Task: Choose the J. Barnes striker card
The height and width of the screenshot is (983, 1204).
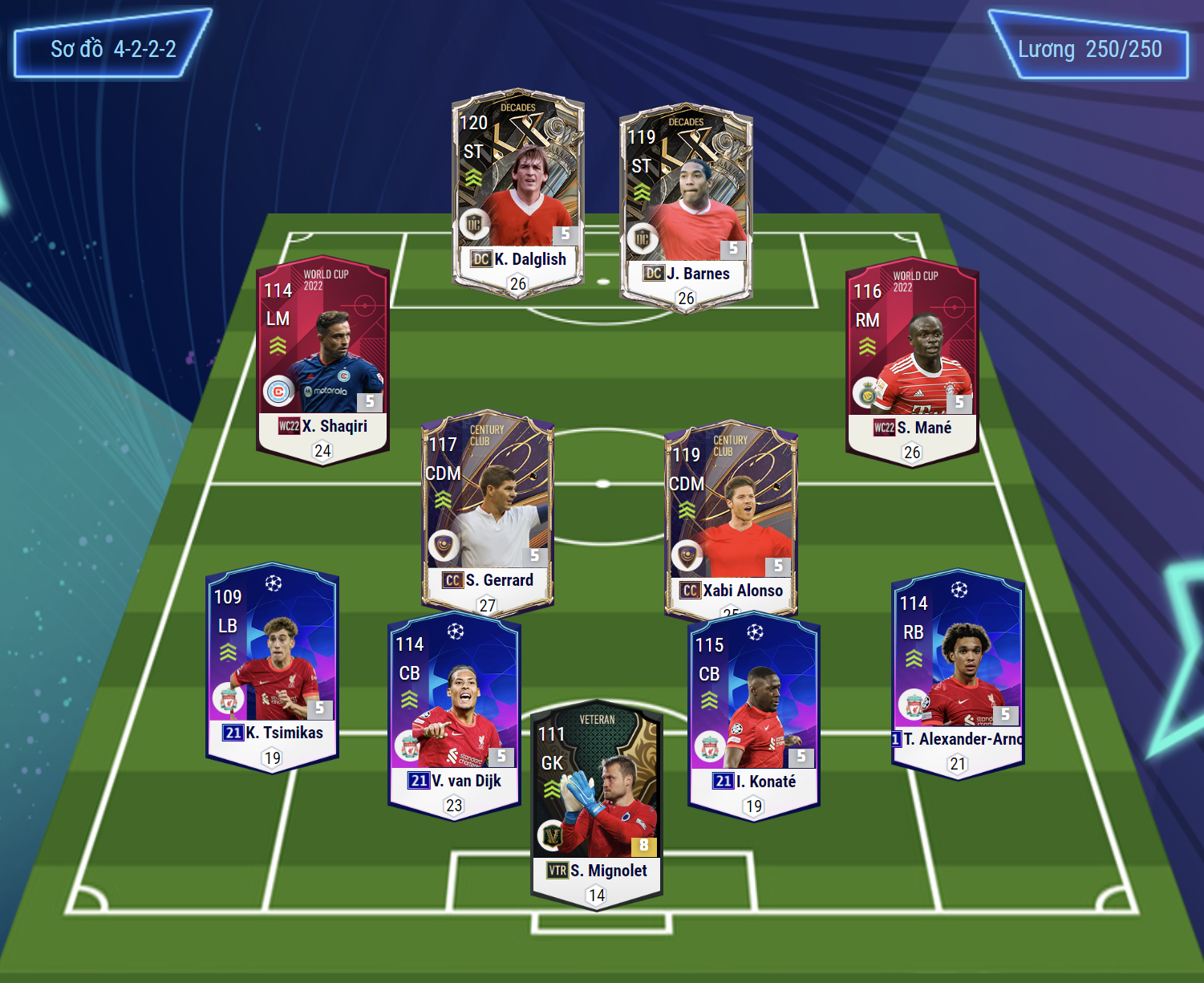Action: (x=686, y=207)
